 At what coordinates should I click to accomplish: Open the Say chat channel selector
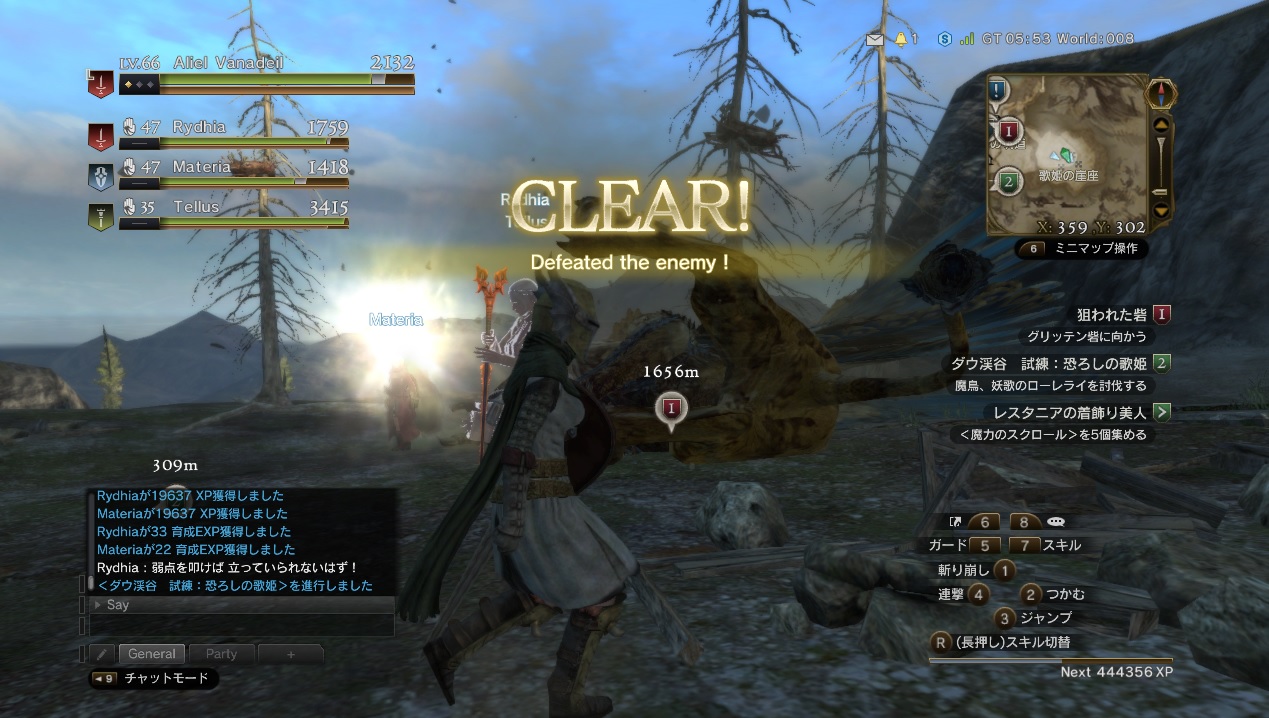pos(238,605)
